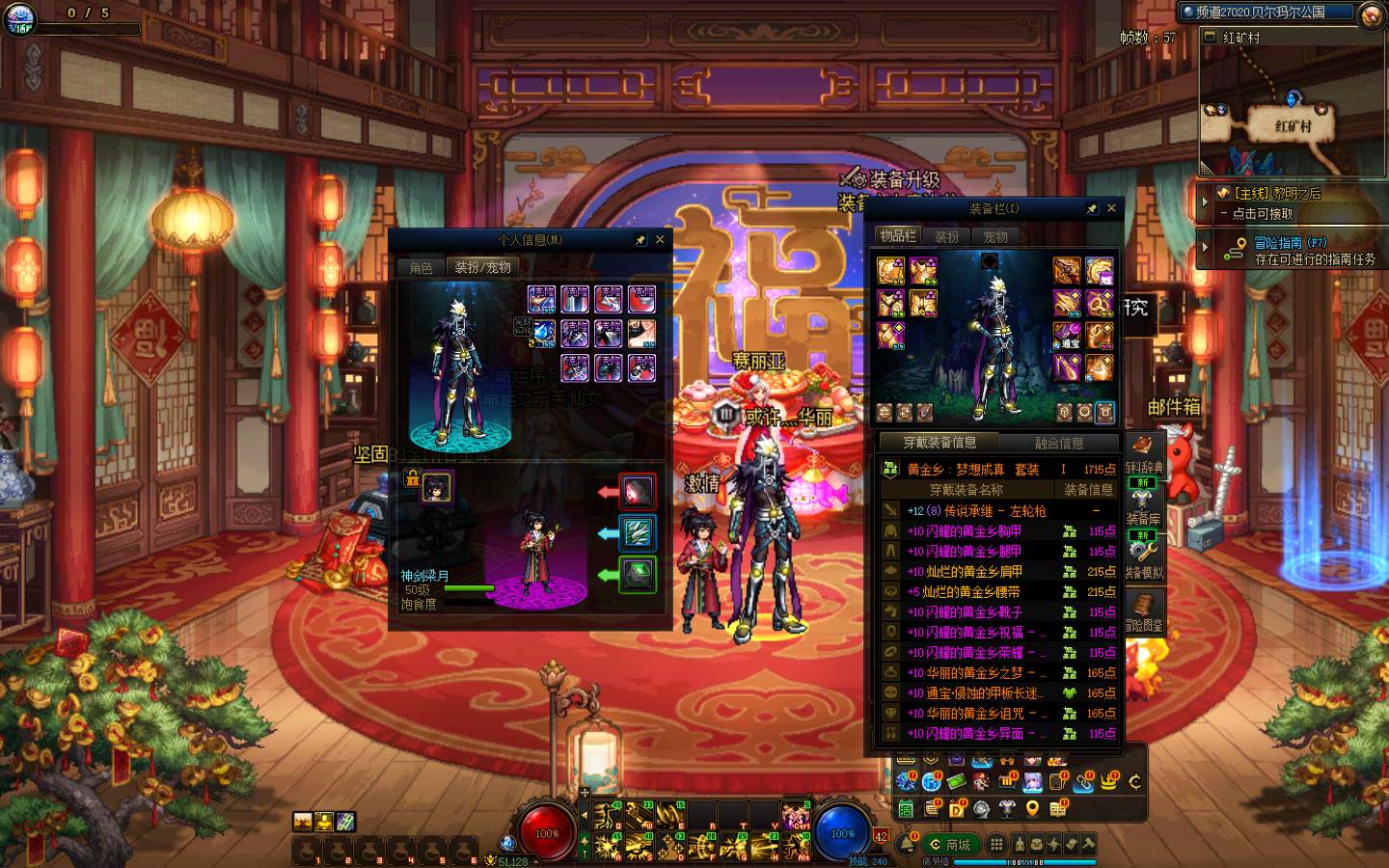This screenshot has height=868, width=1389.
Task: Open the 宠物 pet tab in equipment window
Action: 995,236
